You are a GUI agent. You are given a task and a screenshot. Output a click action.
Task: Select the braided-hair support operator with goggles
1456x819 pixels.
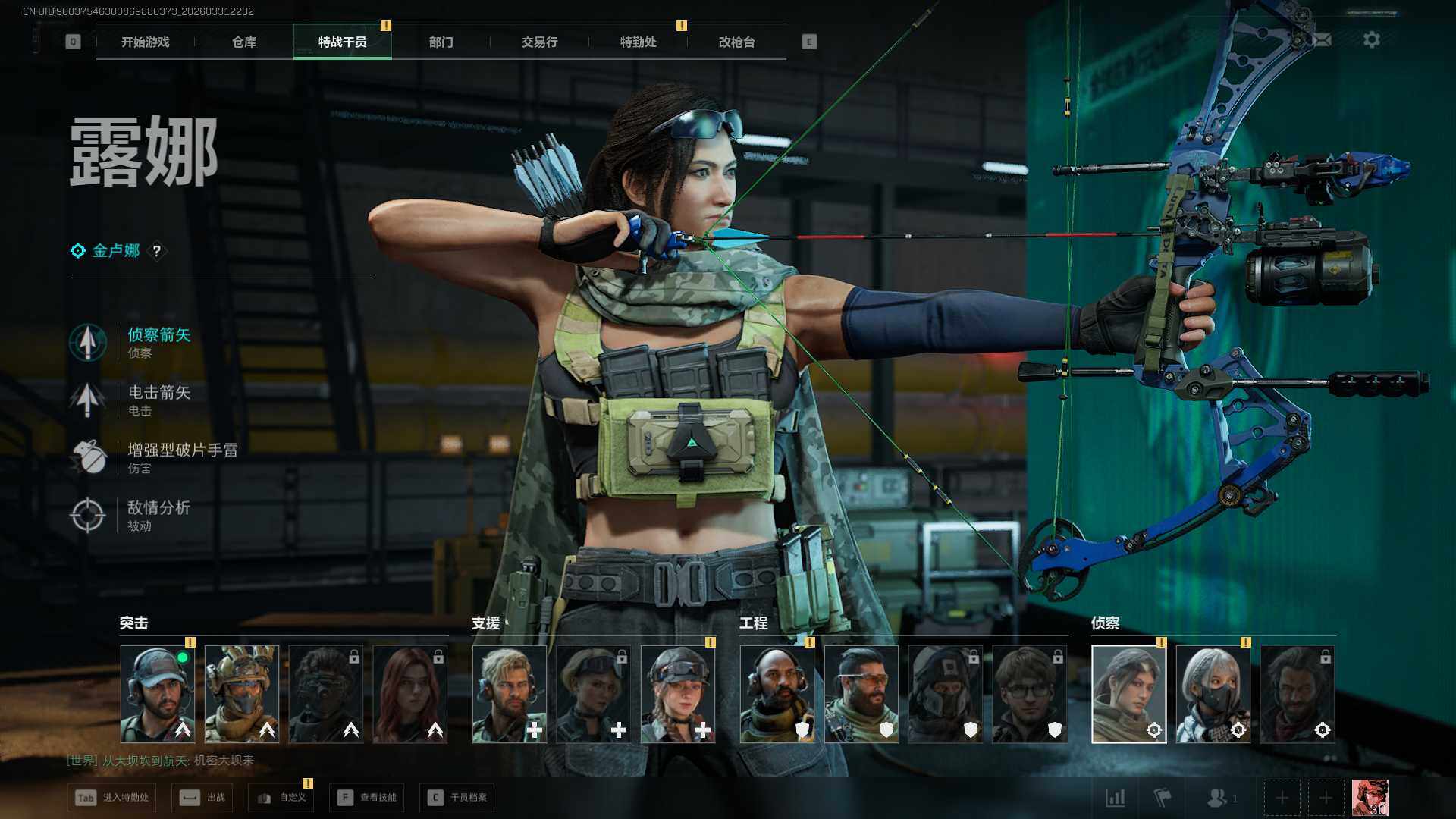[677, 694]
